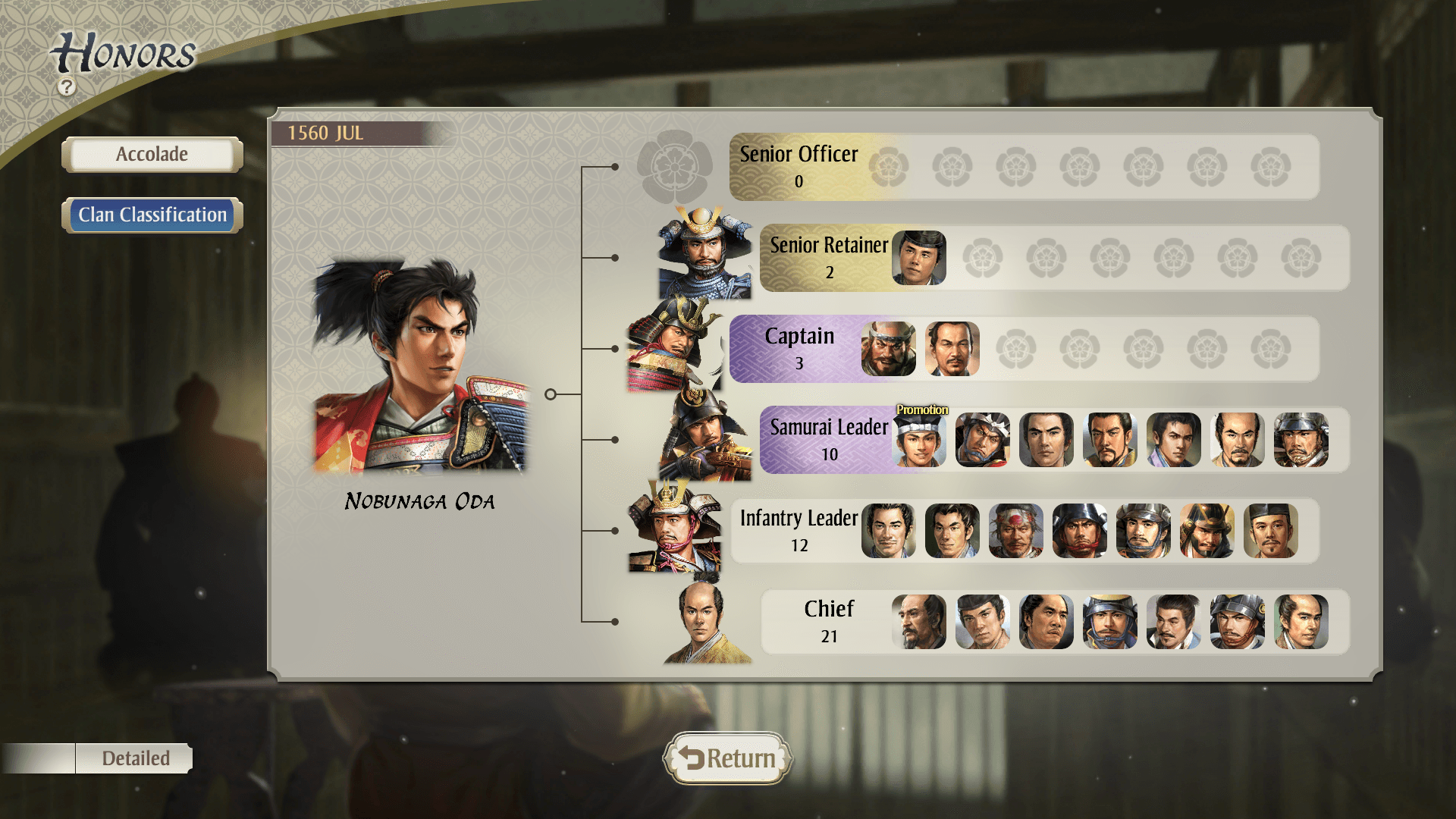Open the help question mark icon
Viewport: 1456px width, 819px height.
67,87
